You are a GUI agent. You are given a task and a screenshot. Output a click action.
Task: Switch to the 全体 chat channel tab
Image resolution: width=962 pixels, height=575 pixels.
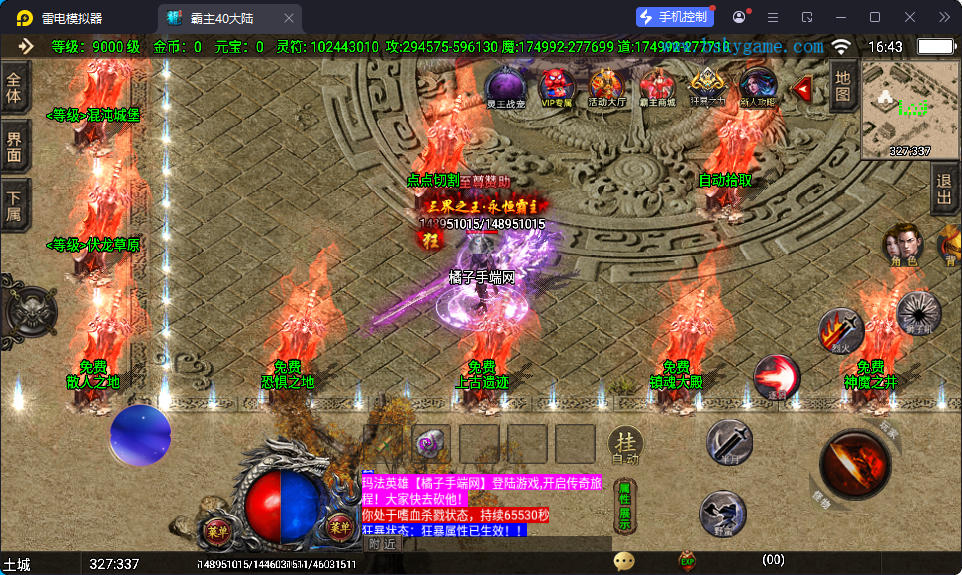(14, 87)
